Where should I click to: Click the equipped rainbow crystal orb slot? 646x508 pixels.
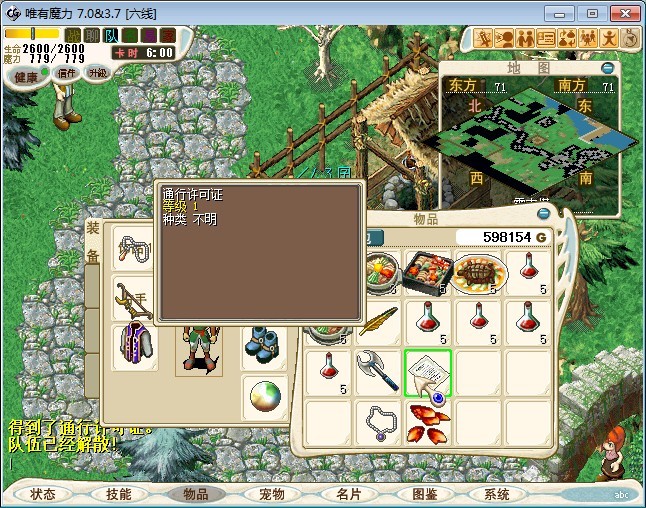coord(265,397)
